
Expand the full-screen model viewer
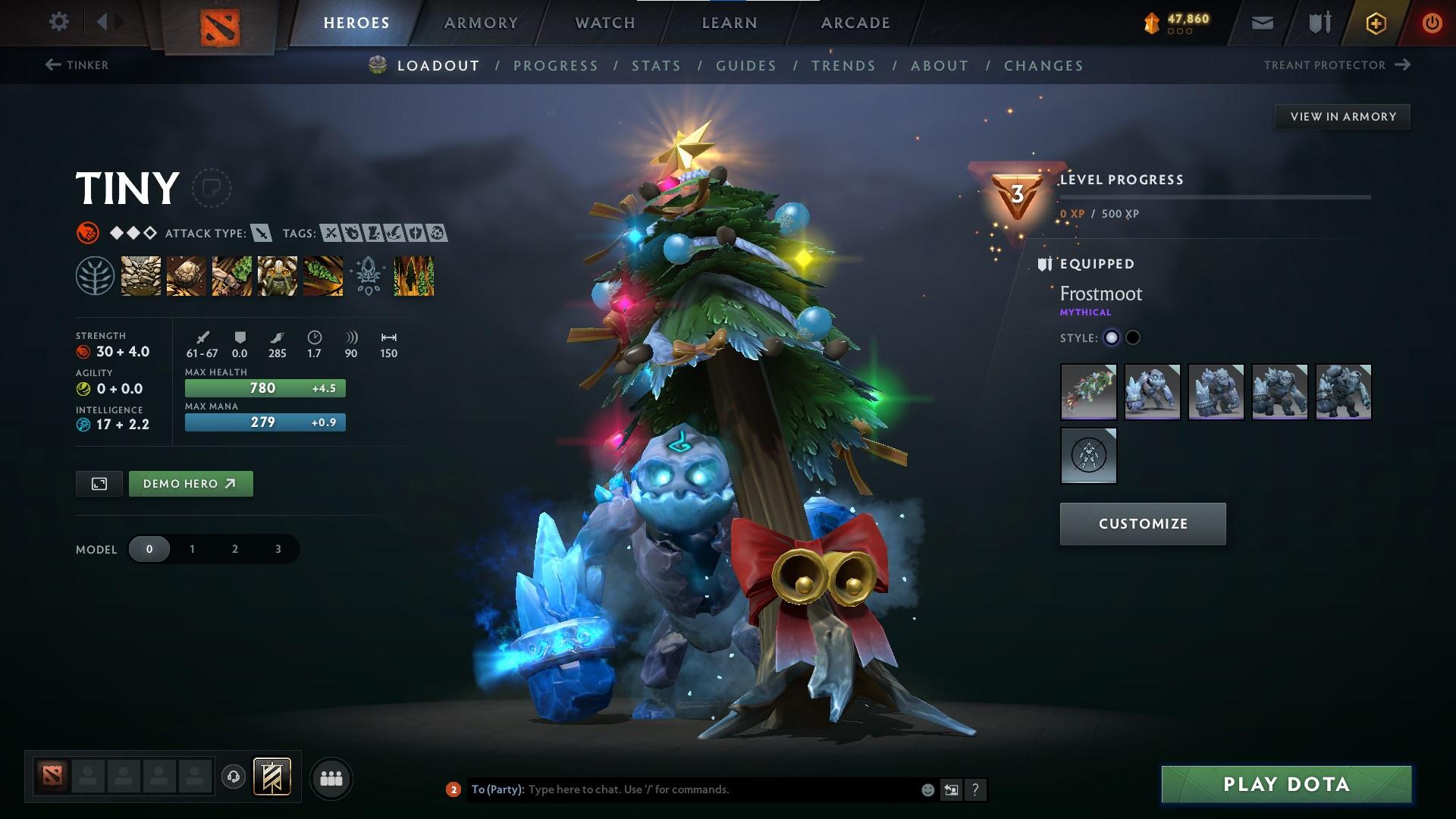coord(99,483)
